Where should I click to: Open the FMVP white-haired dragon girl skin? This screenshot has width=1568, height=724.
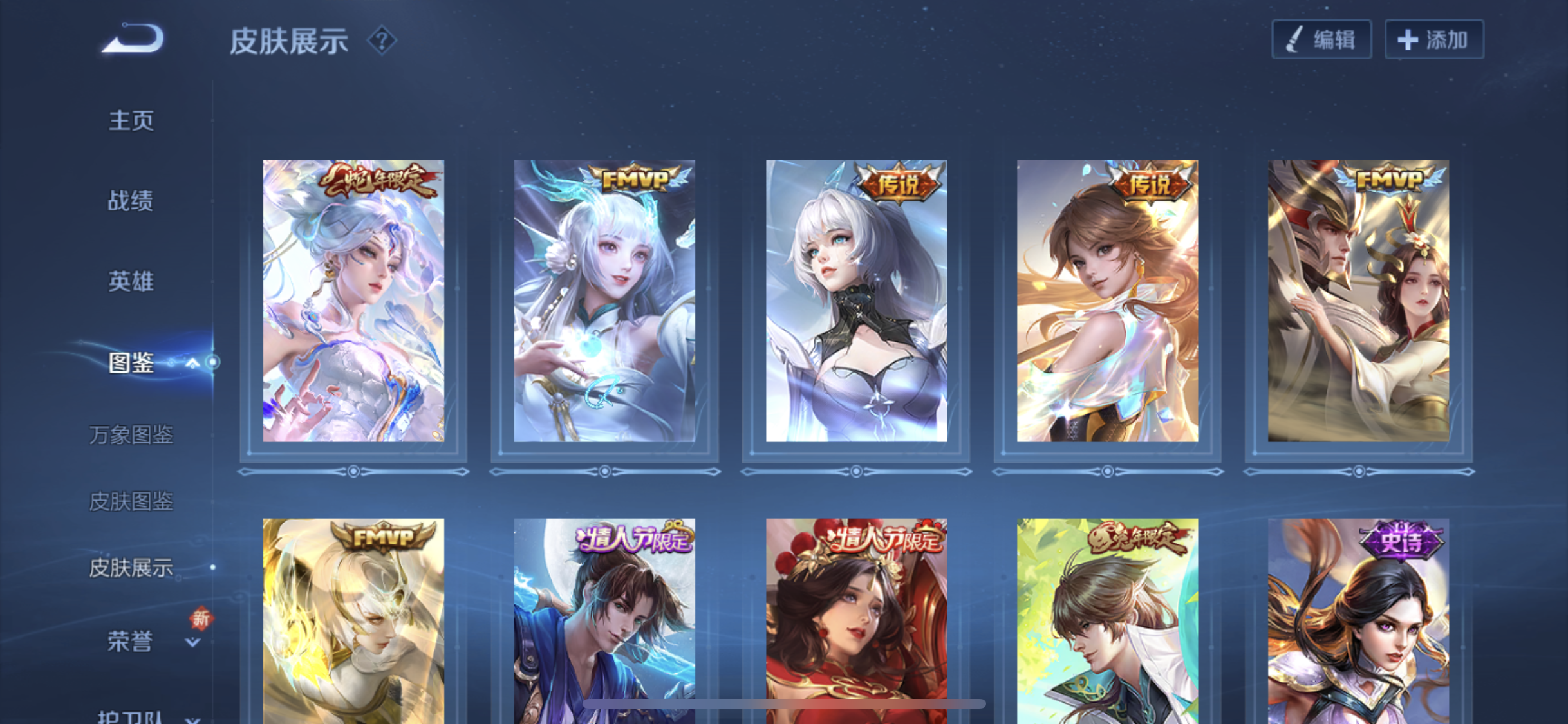tap(604, 301)
